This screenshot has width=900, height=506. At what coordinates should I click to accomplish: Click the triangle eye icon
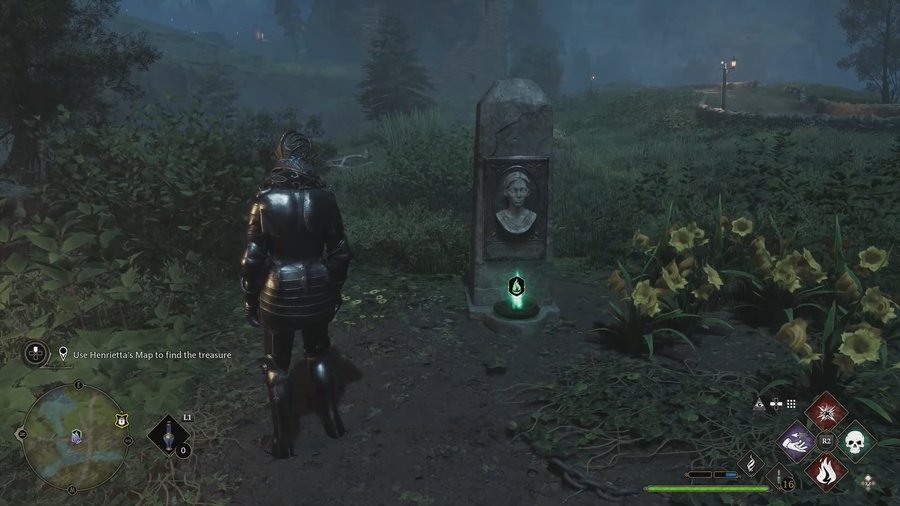click(x=758, y=404)
